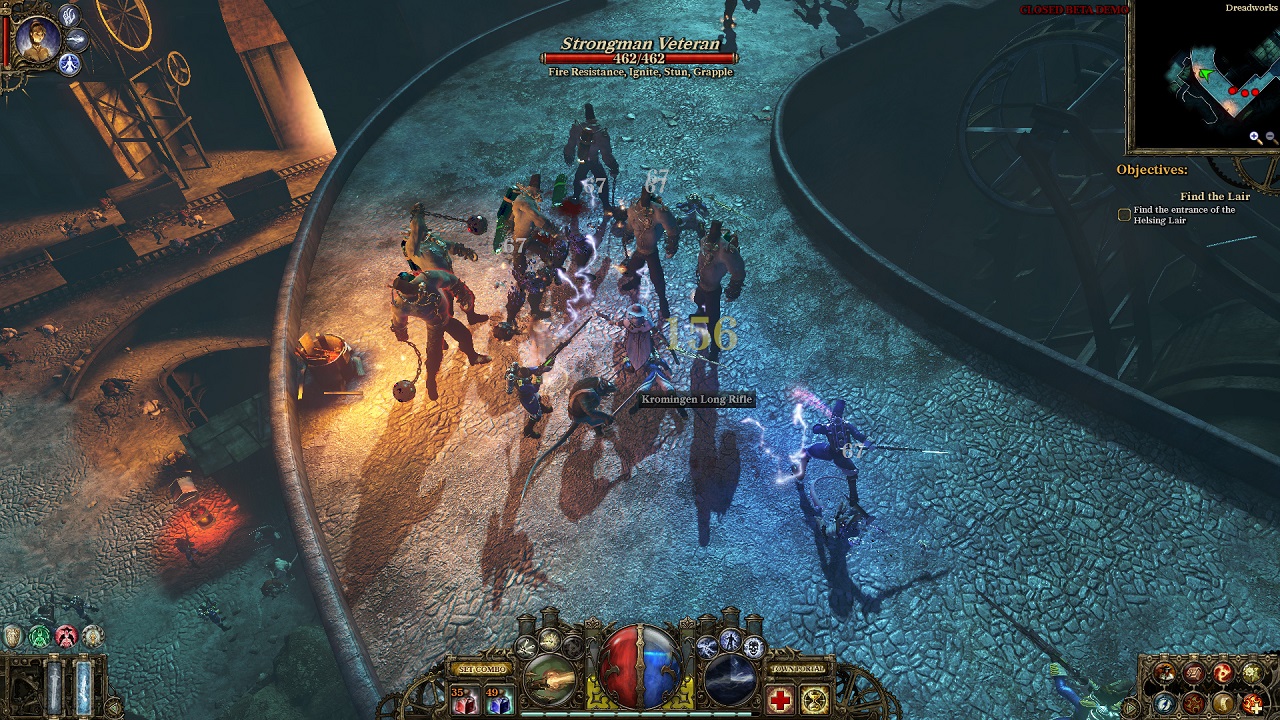The width and height of the screenshot is (1280, 720).
Task: Click the red cross first-aid icon
Action: [x=778, y=698]
